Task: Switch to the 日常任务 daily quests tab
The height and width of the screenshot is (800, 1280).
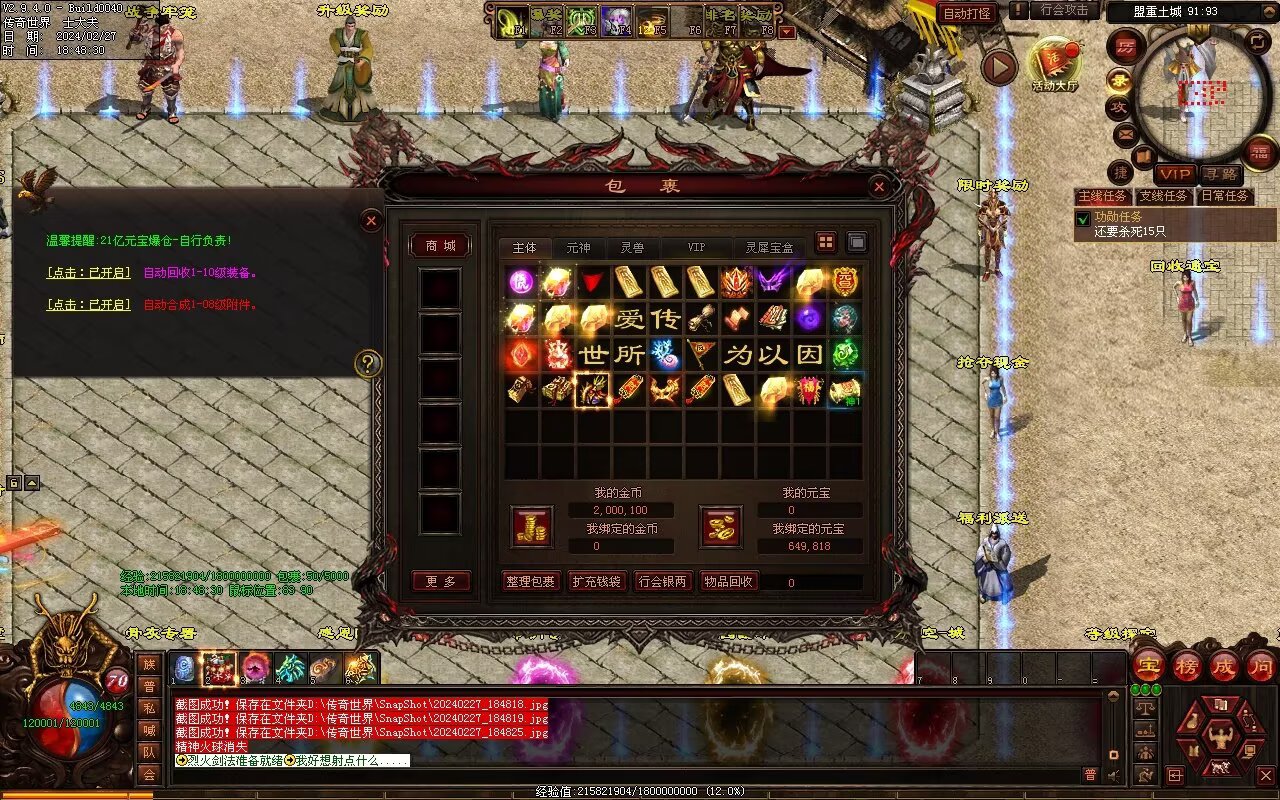Action: [x=1225, y=197]
